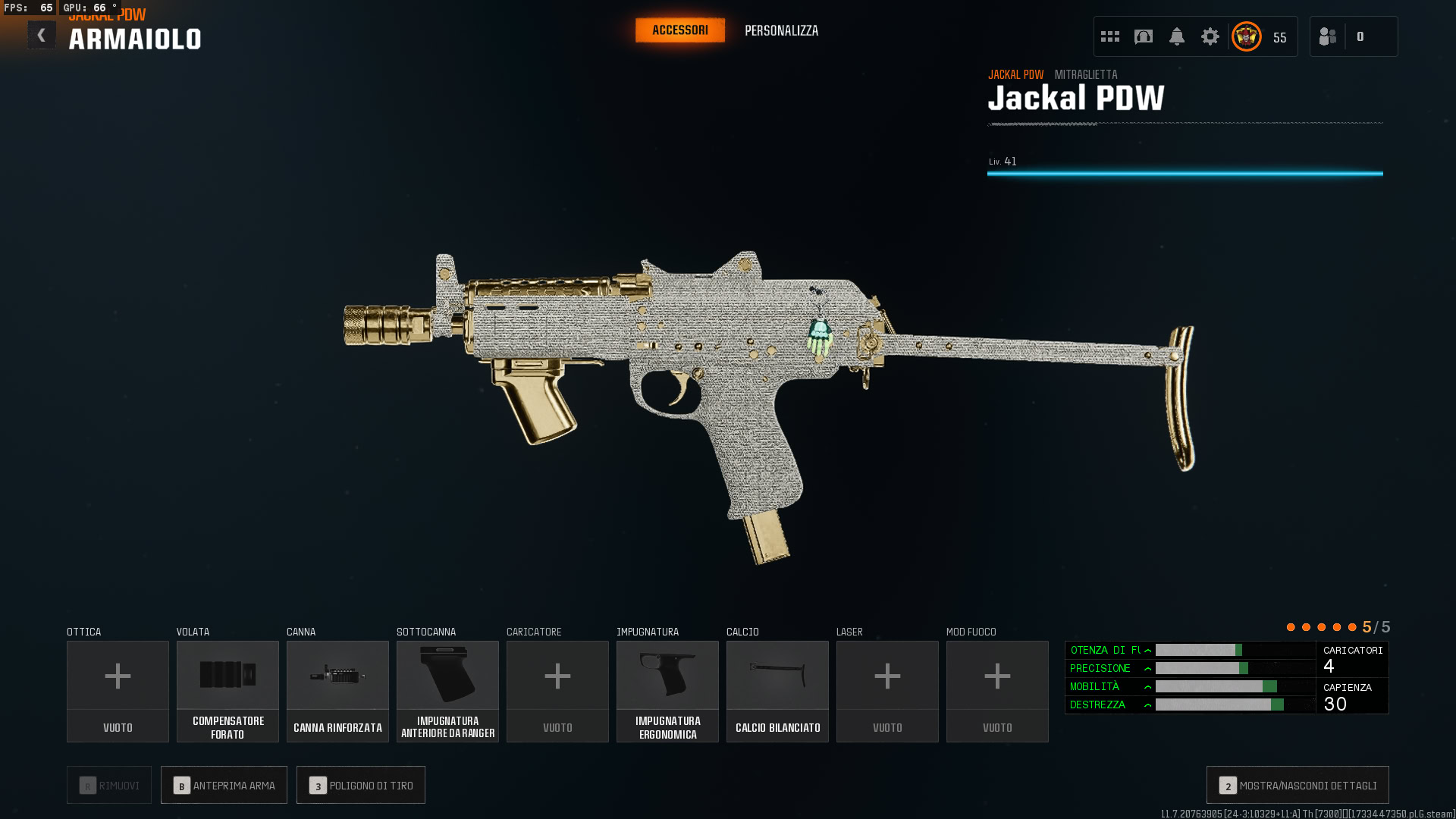This screenshot has width=1456, height=819.
Task: Choose the Canna Rinforzata barrel slot
Action: [337, 691]
